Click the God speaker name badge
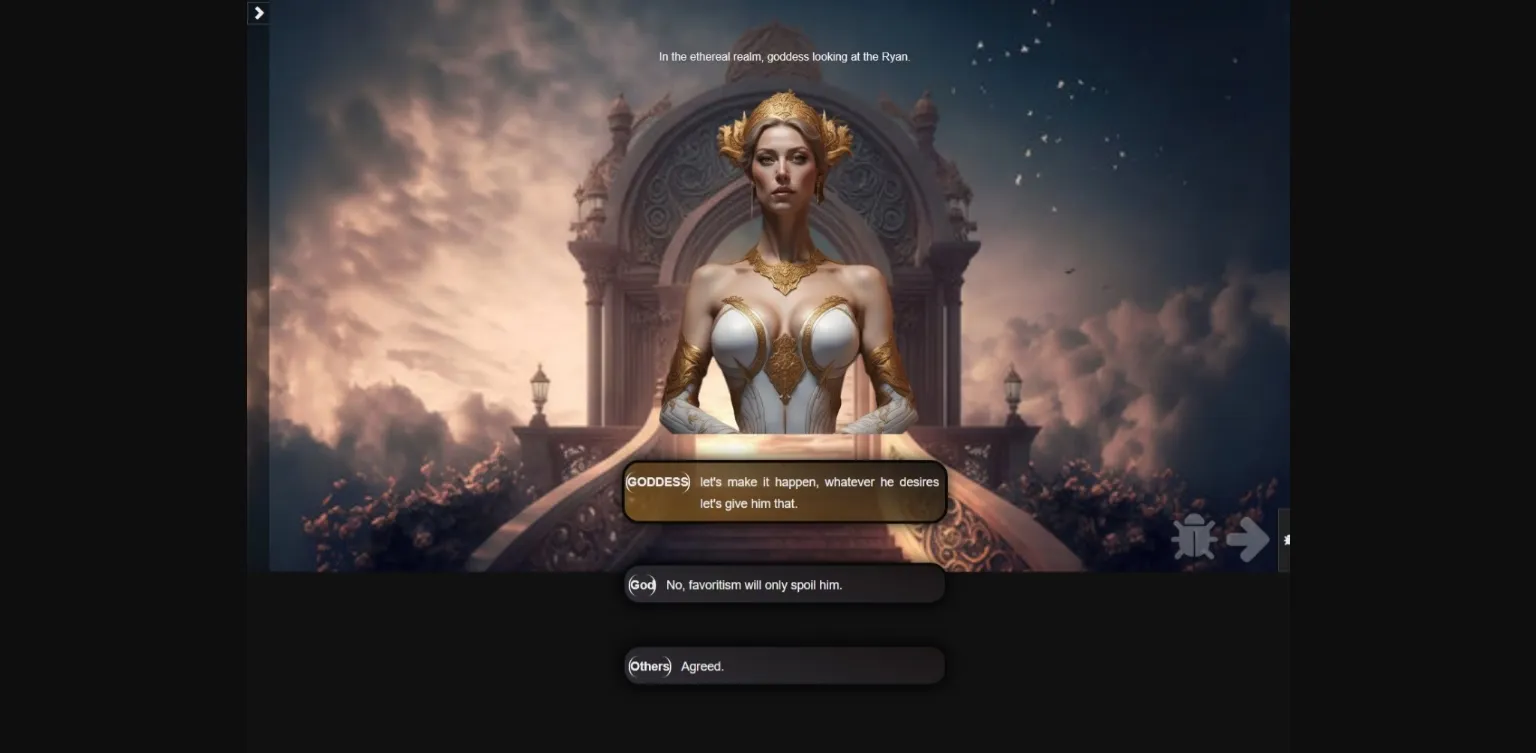This screenshot has height=753, width=1536. pos(641,585)
